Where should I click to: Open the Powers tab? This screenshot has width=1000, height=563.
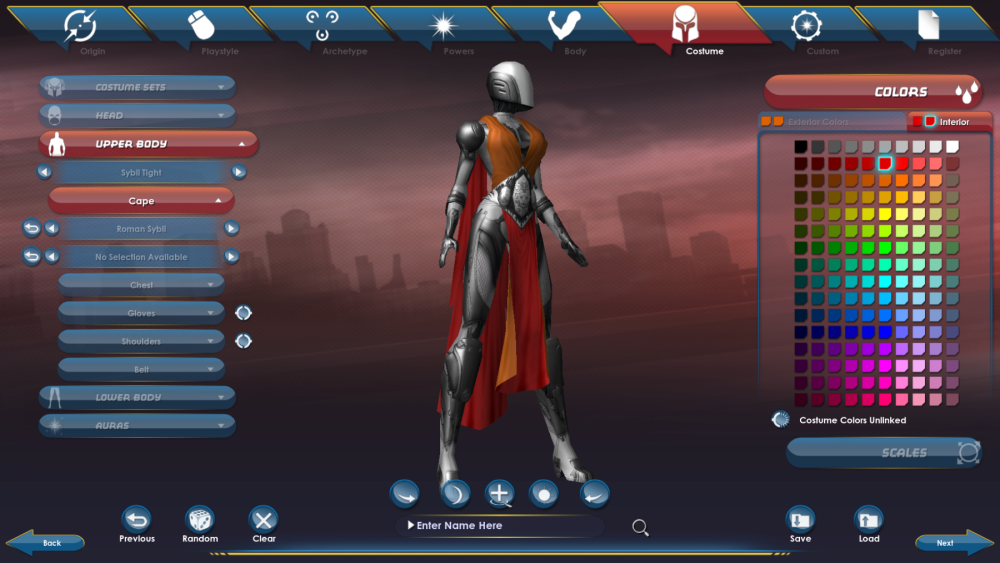pos(444,29)
